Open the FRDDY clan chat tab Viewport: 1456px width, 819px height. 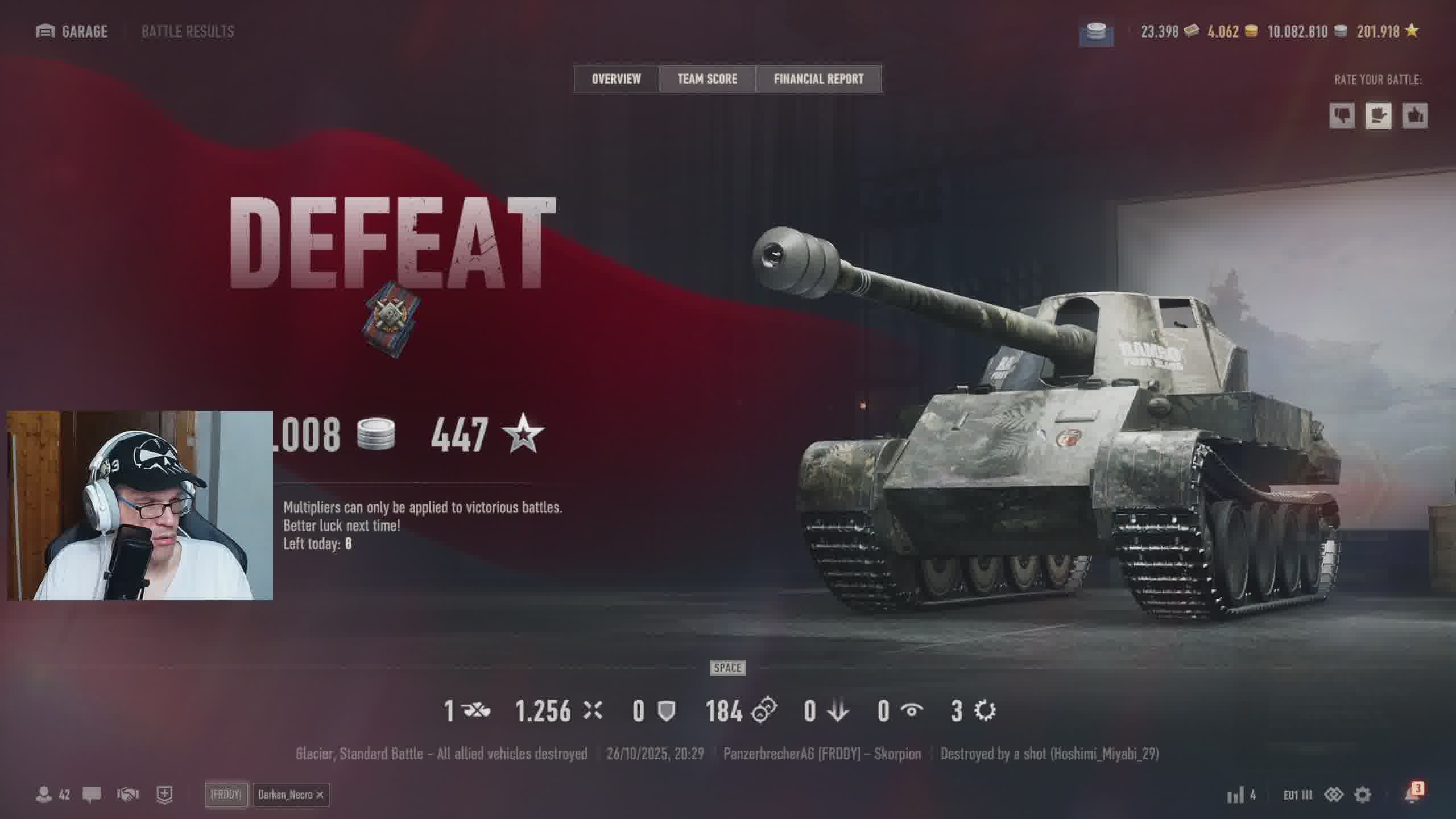(226, 795)
